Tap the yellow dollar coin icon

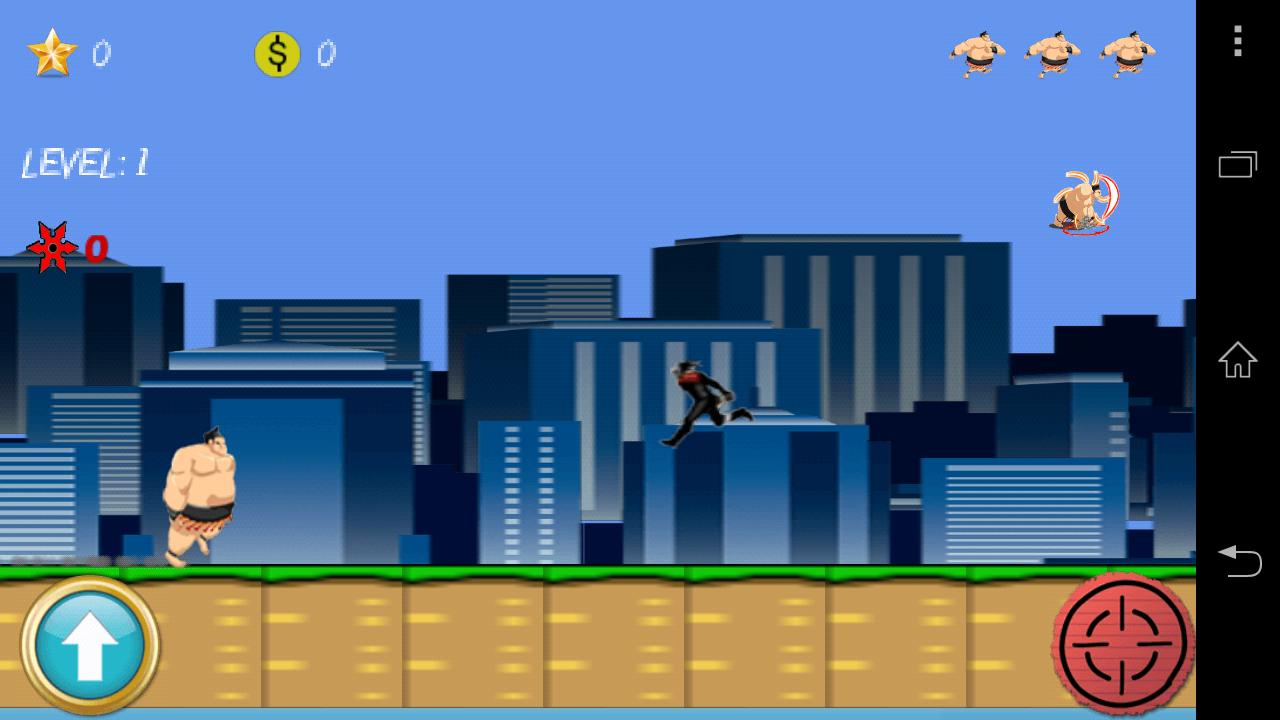click(x=277, y=55)
